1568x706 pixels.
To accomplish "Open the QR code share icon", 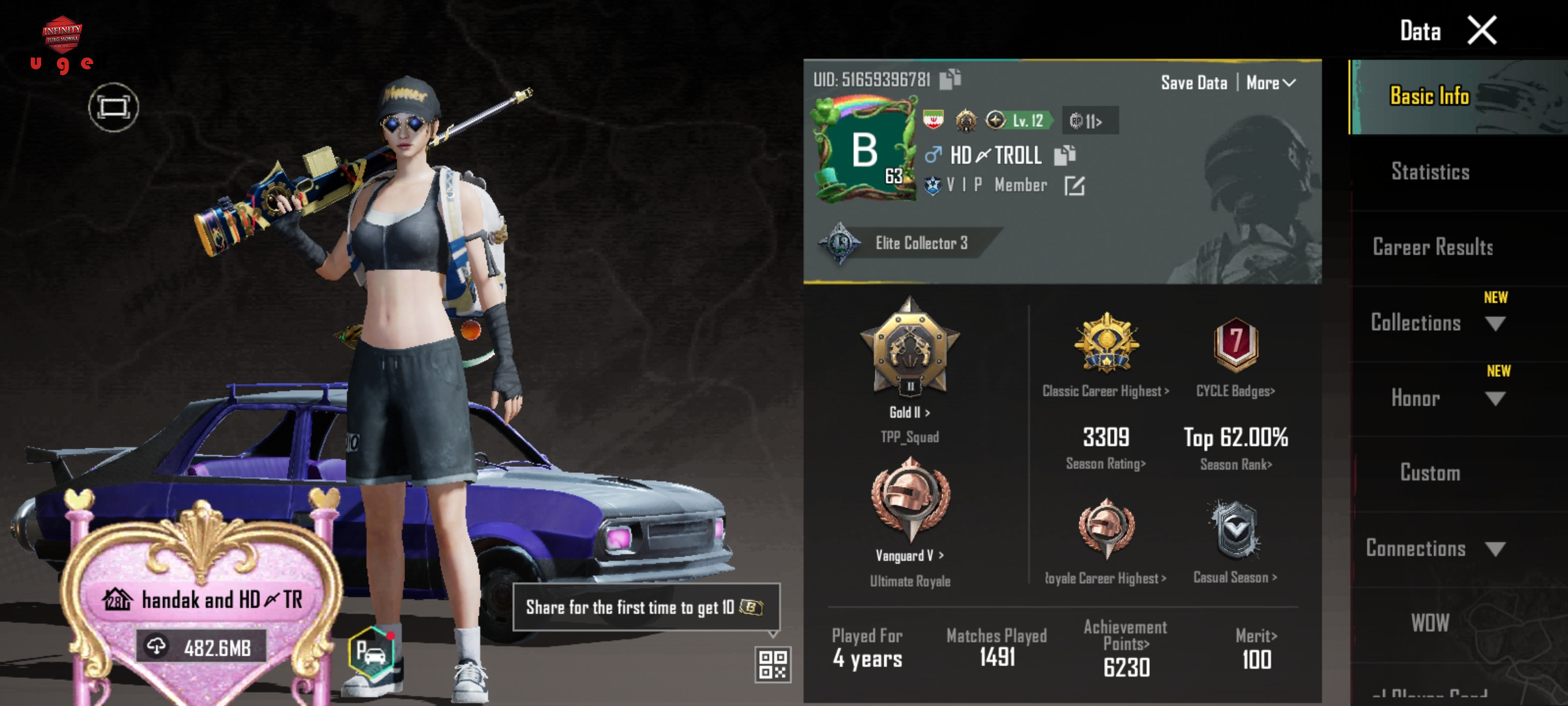I will pyautogui.click(x=772, y=664).
